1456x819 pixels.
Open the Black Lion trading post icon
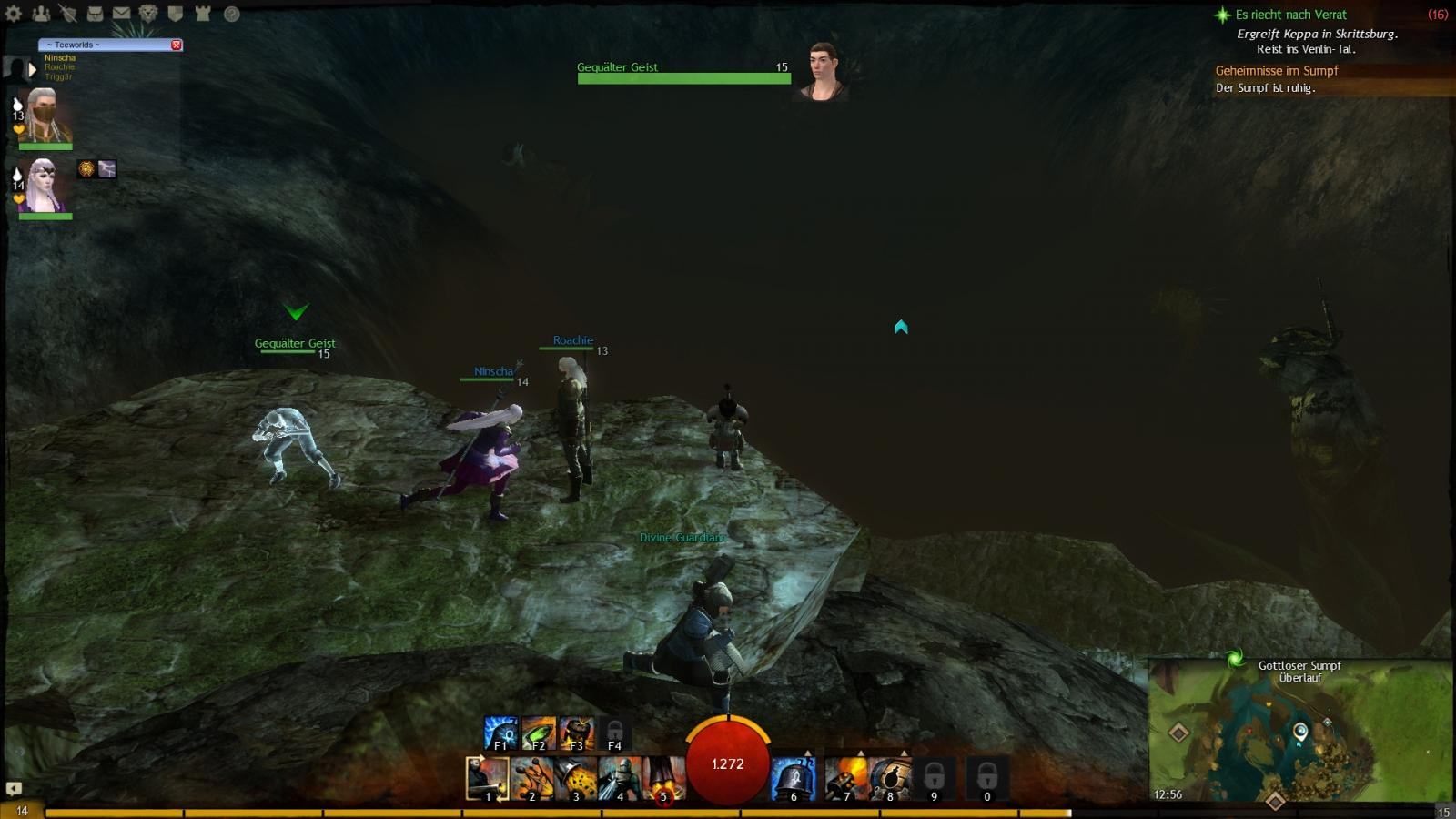(148, 14)
